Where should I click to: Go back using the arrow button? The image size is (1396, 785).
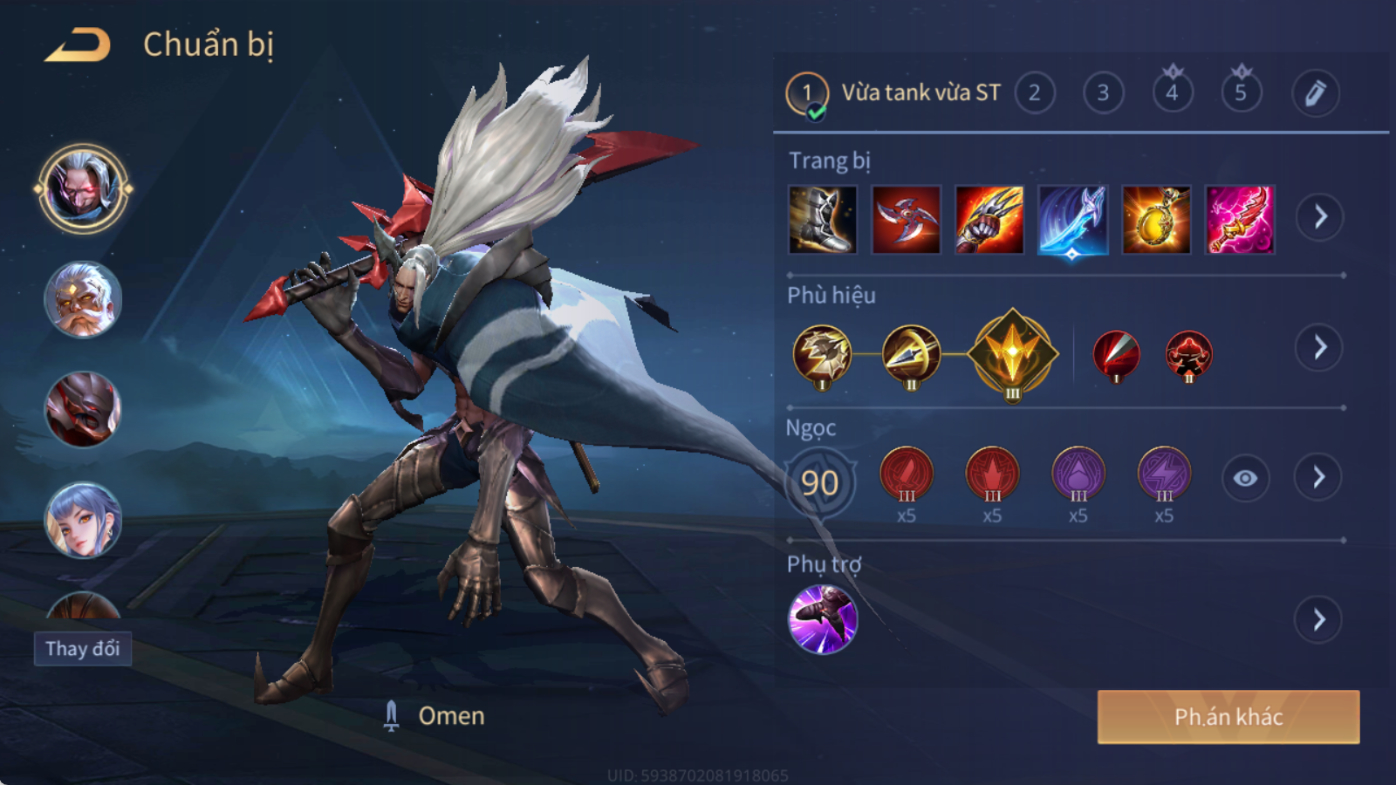pos(77,45)
